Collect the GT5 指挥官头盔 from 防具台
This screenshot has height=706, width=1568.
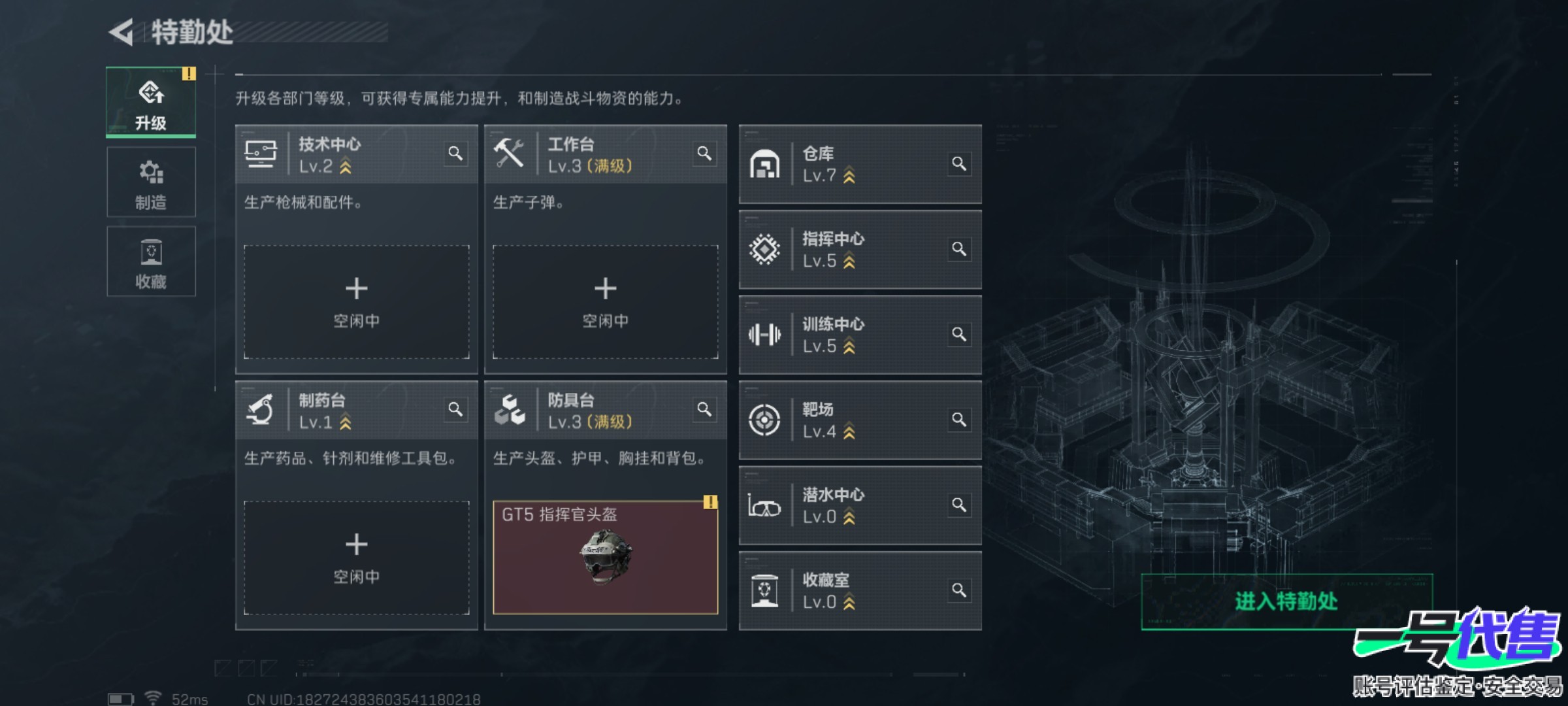tap(606, 558)
